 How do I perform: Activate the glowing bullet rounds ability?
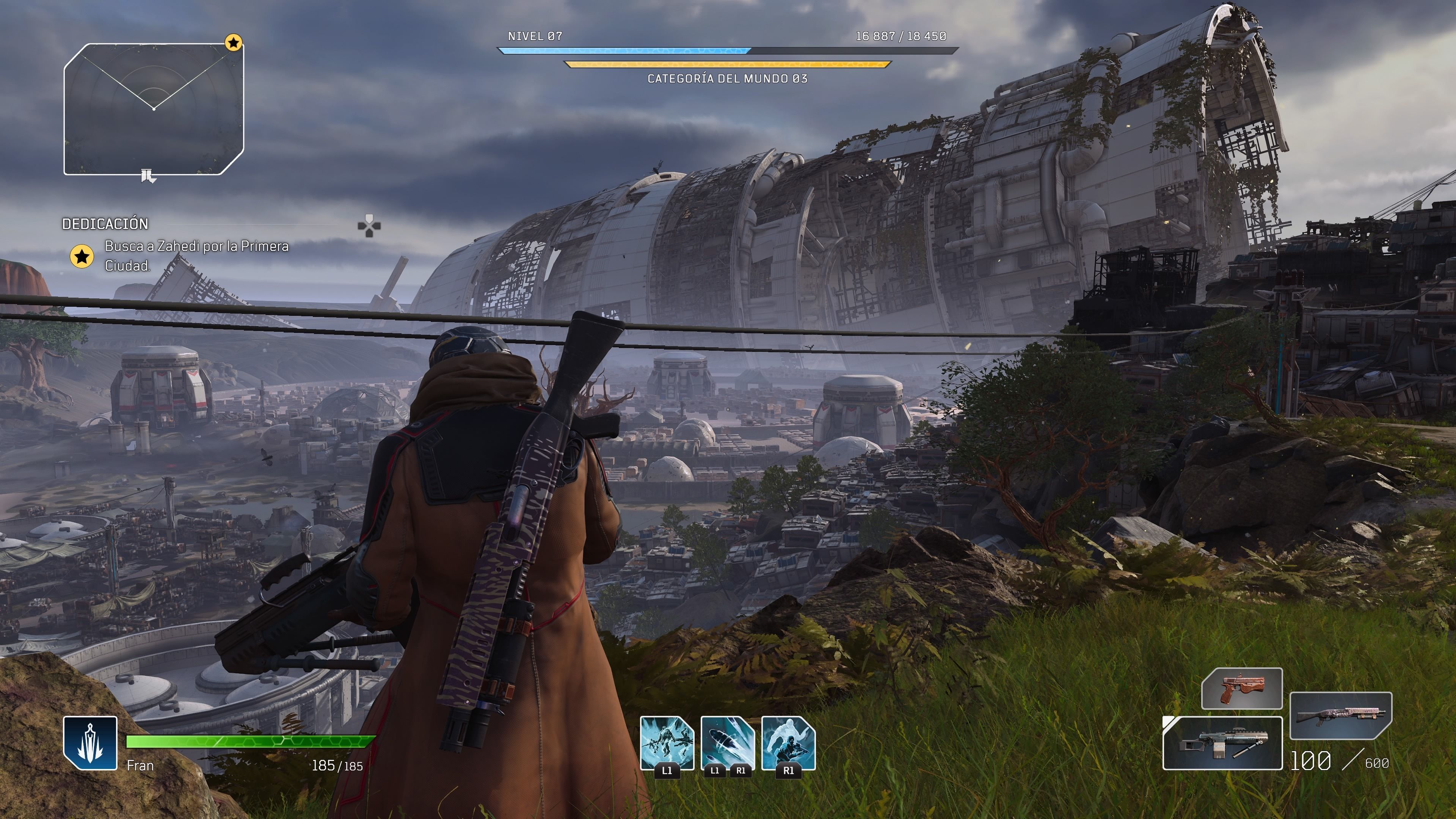[x=728, y=743]
